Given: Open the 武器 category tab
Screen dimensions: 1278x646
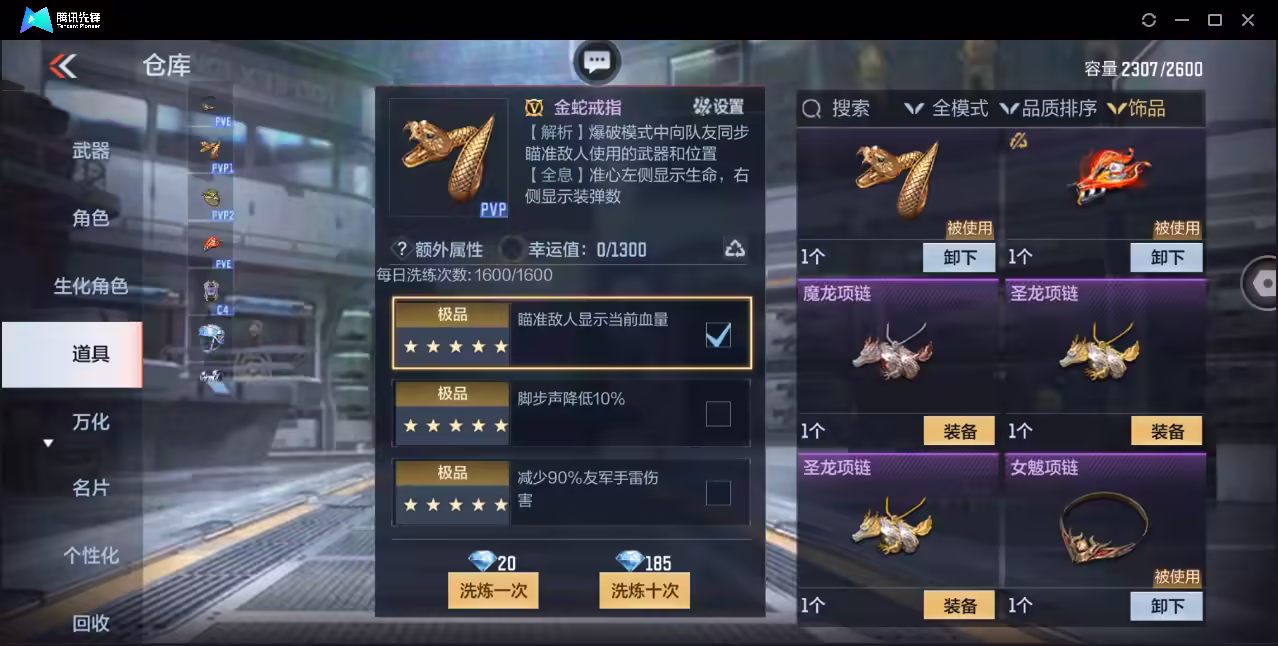Looking at the screenshot, I should (x=90, y=151).
